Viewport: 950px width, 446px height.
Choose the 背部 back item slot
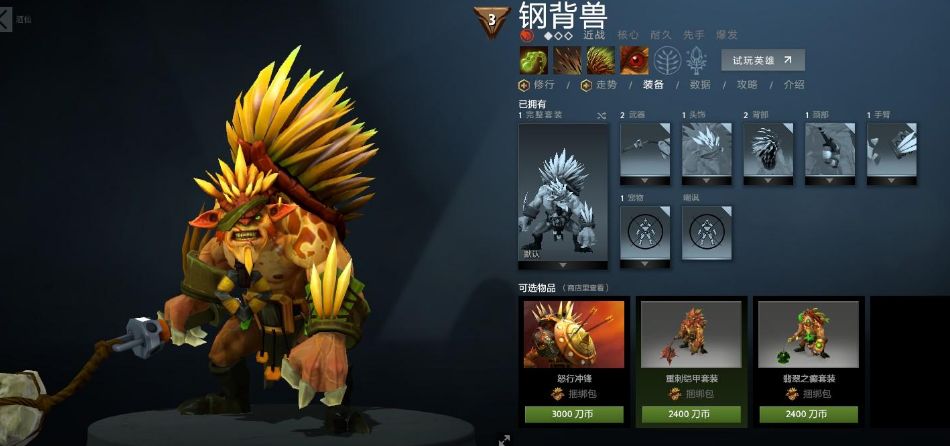pyautogui.click(x=769, y=151)
